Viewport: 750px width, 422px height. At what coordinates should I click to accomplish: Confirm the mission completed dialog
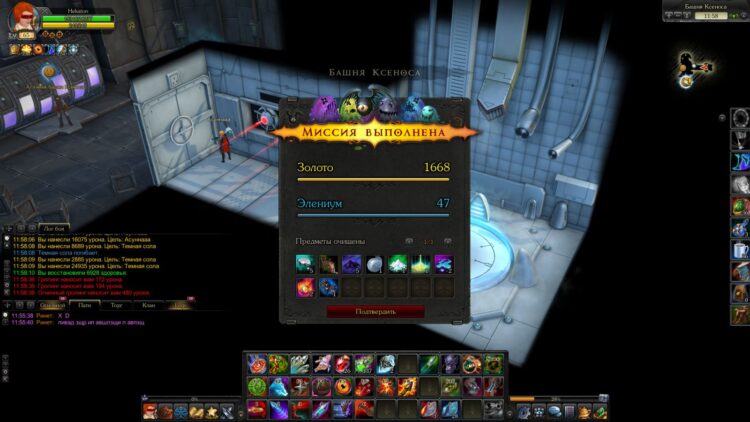(375, 312)
